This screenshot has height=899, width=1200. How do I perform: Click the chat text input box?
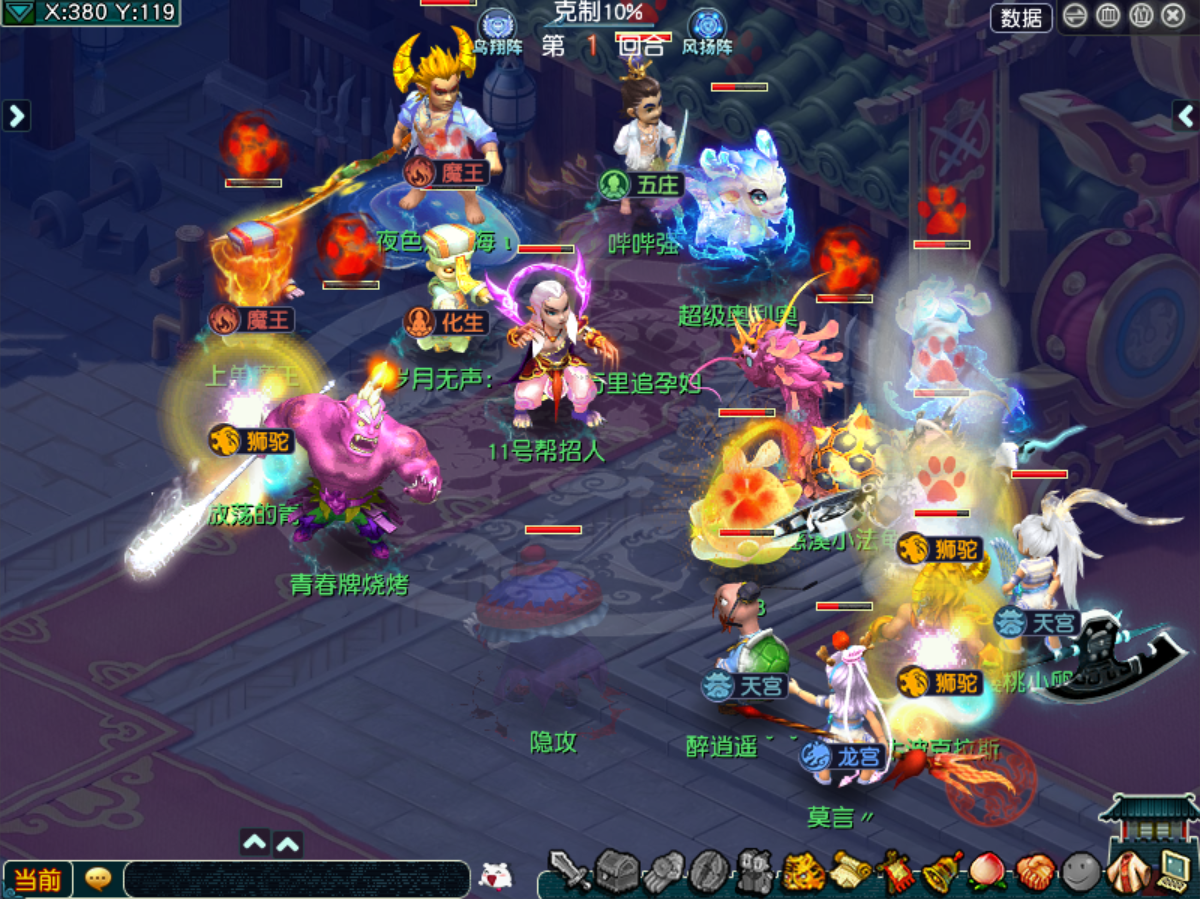pos(296,879)
